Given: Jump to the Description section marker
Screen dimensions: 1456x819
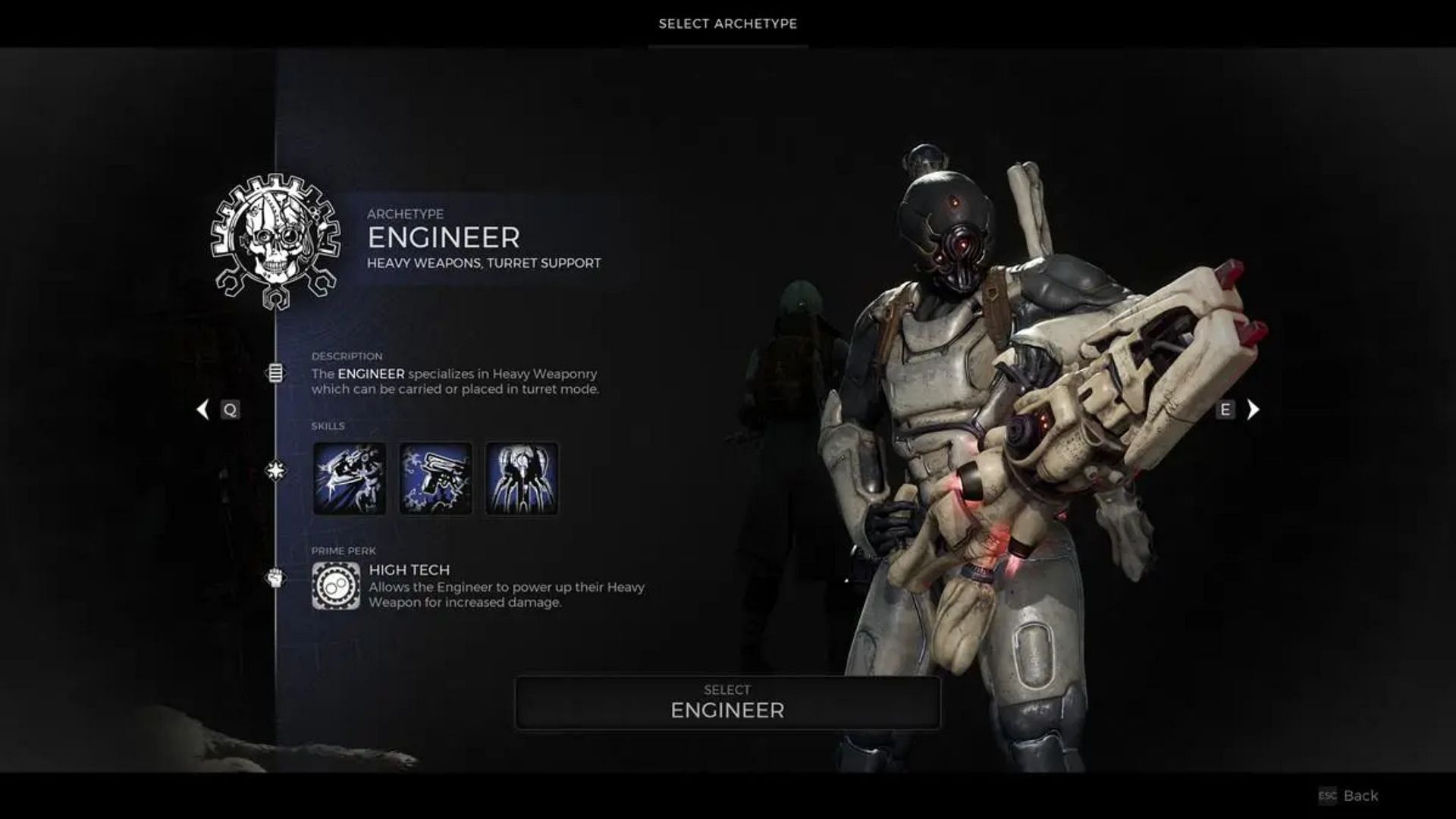Looking at the screenshot, I should (275, 373).
